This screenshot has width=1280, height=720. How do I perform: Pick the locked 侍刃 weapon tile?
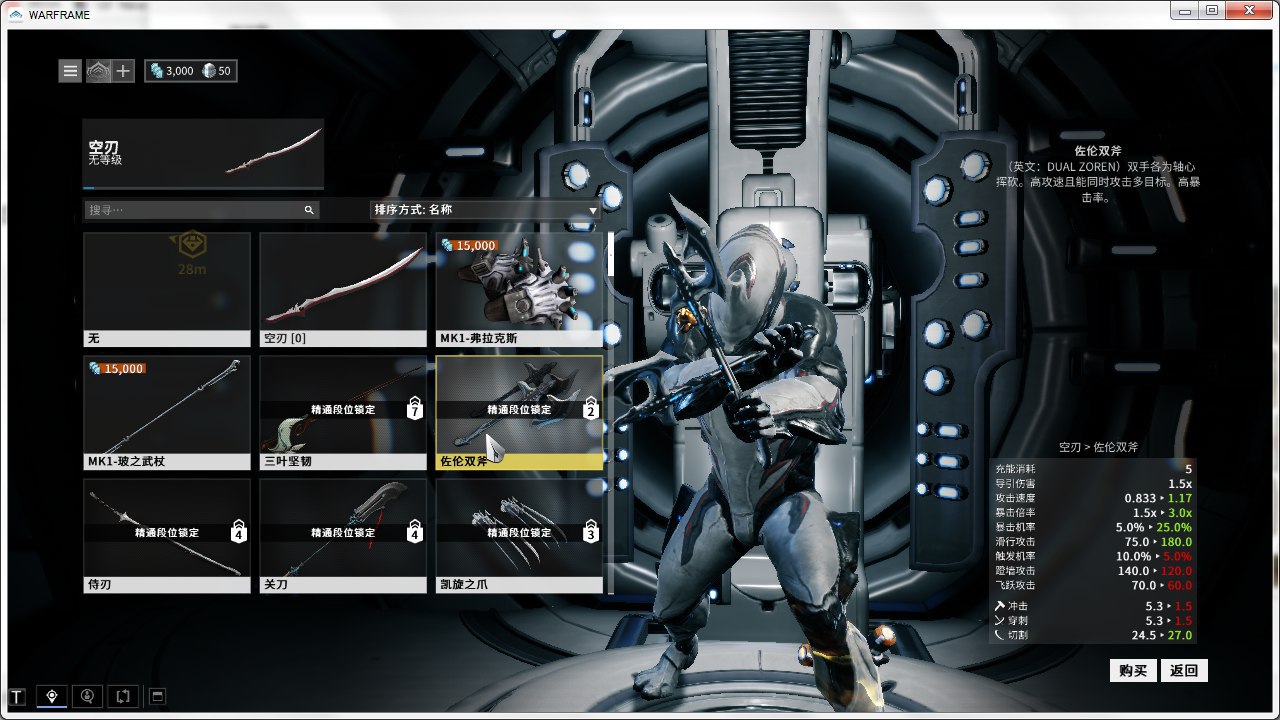tap(167, 536)
